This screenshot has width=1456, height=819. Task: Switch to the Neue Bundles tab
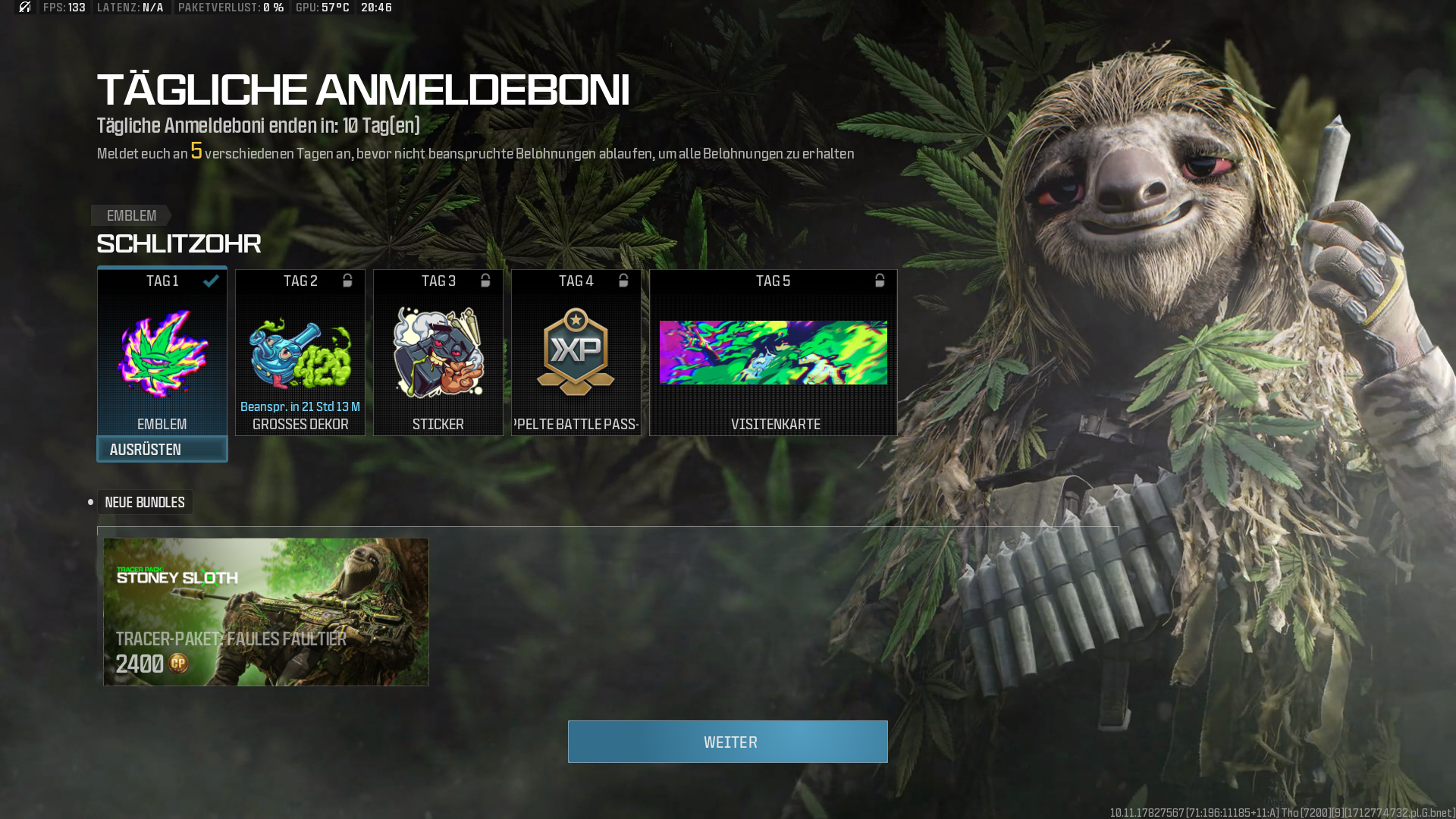(x=144, y=503)
